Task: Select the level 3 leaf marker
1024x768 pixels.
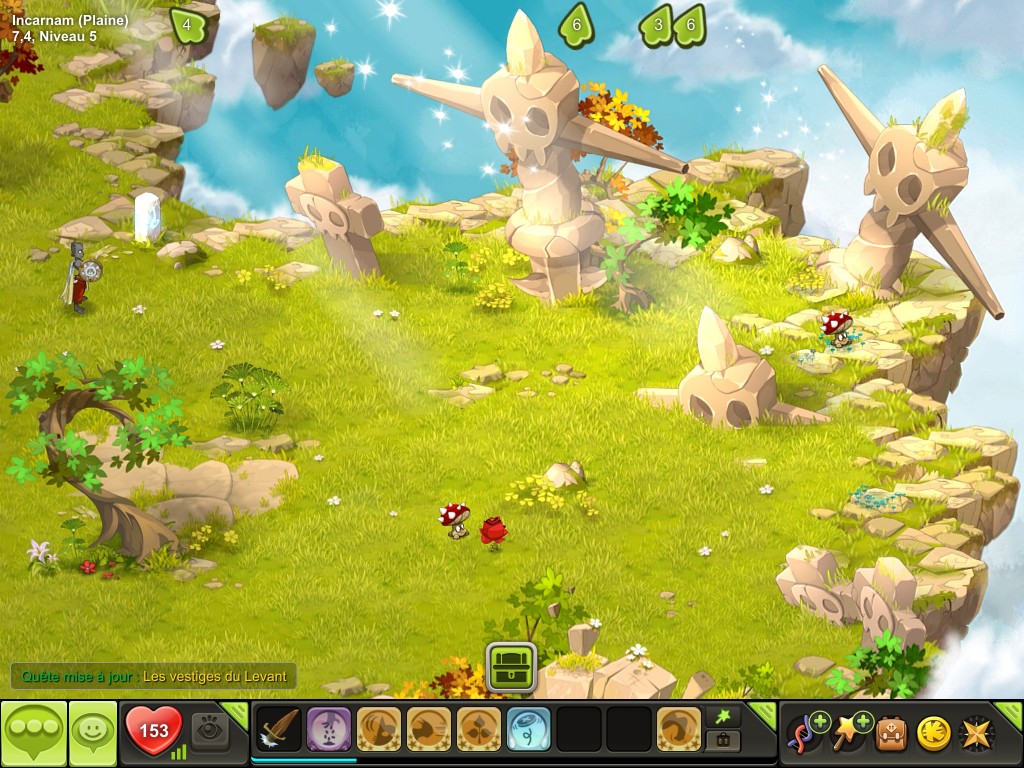Action: coord(656,25)
